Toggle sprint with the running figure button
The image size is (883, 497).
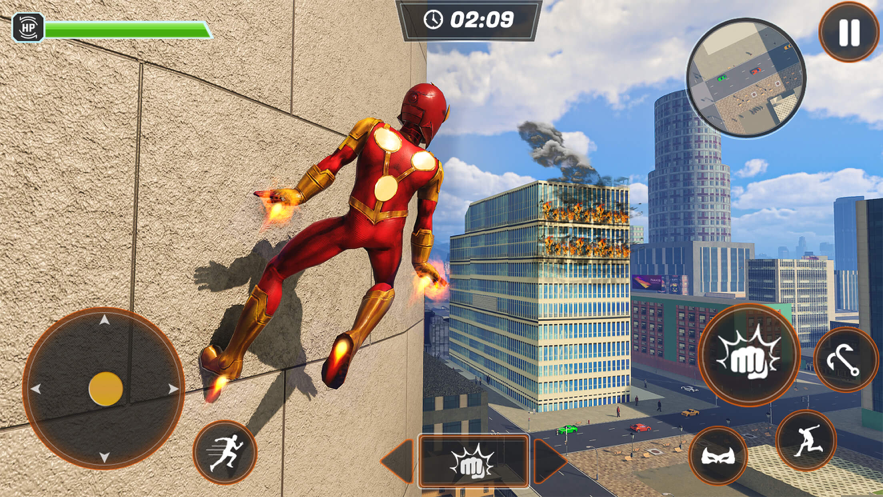click(225, 453)
